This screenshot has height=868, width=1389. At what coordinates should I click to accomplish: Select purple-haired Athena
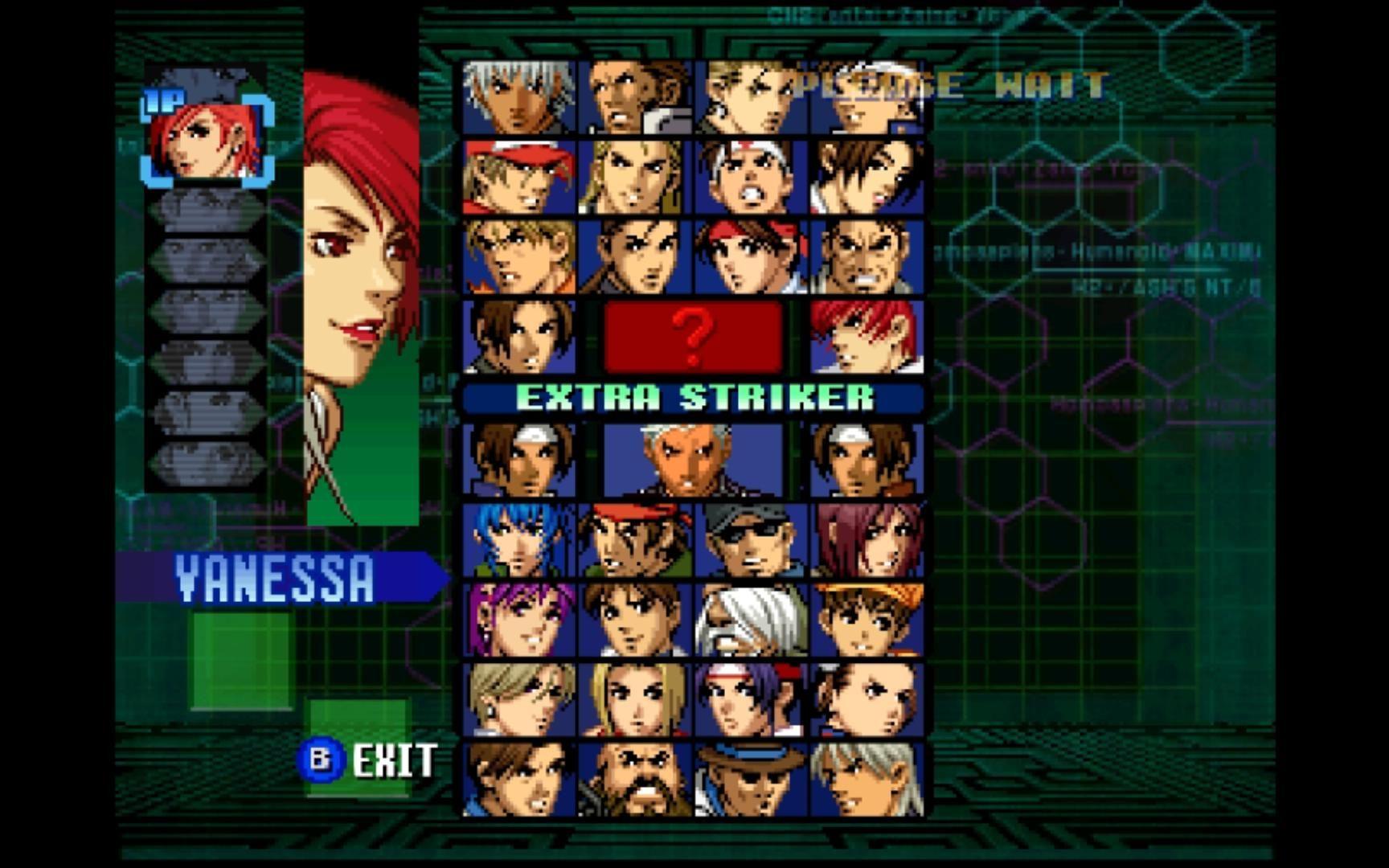[519, 620]
